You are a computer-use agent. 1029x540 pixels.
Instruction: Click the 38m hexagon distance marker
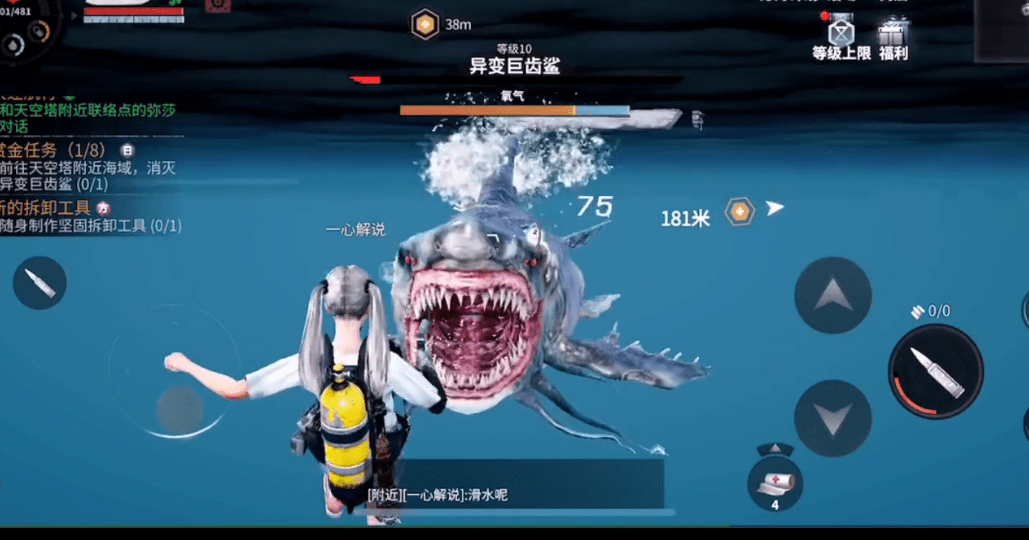(x=426, y=24)
